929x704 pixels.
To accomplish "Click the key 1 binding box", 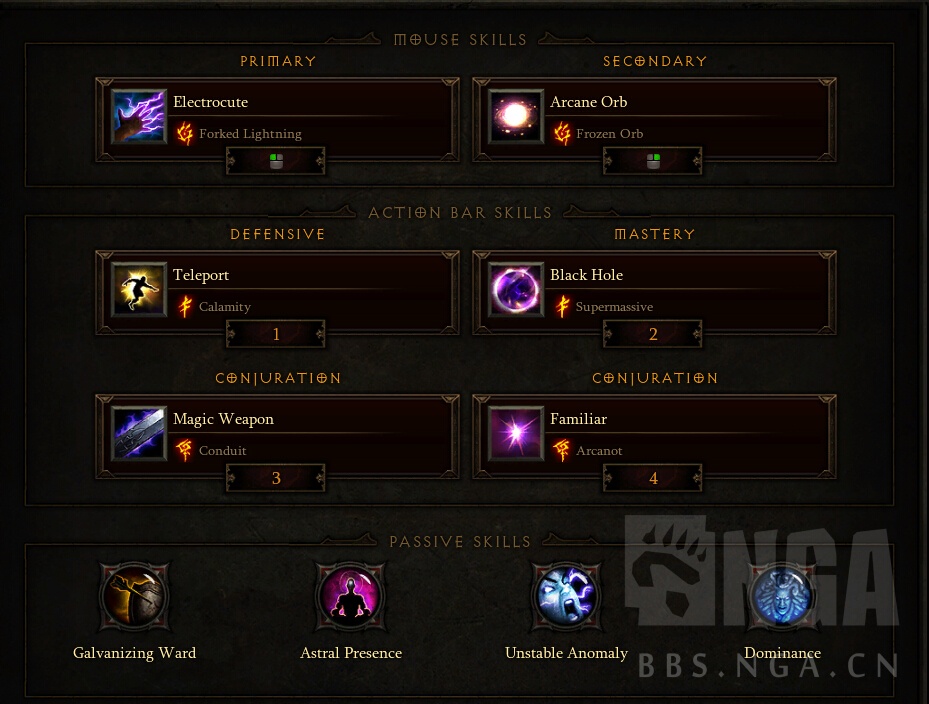I will click(x=276, y=334).
